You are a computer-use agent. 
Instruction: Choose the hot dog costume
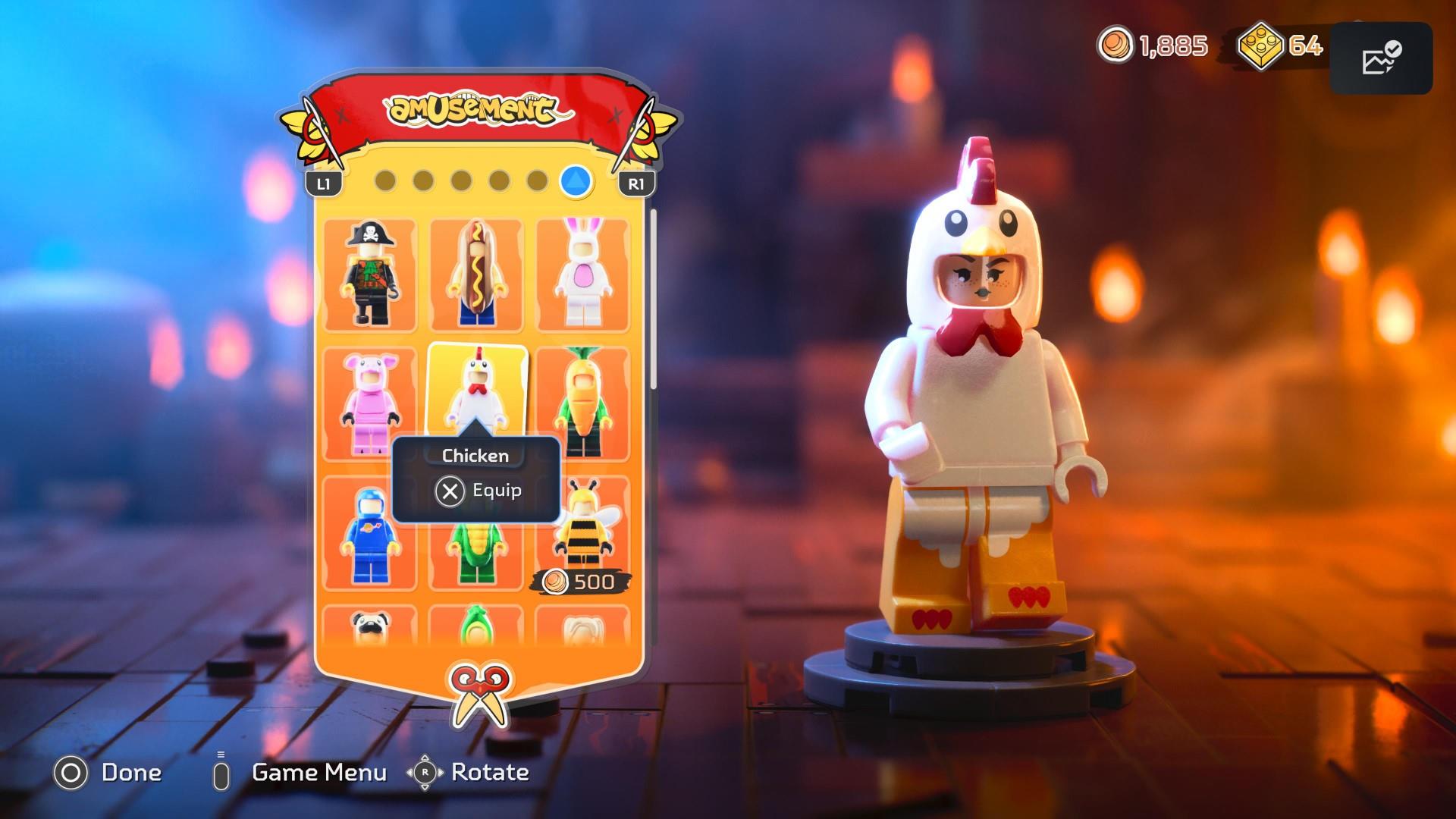click(476, 275)
